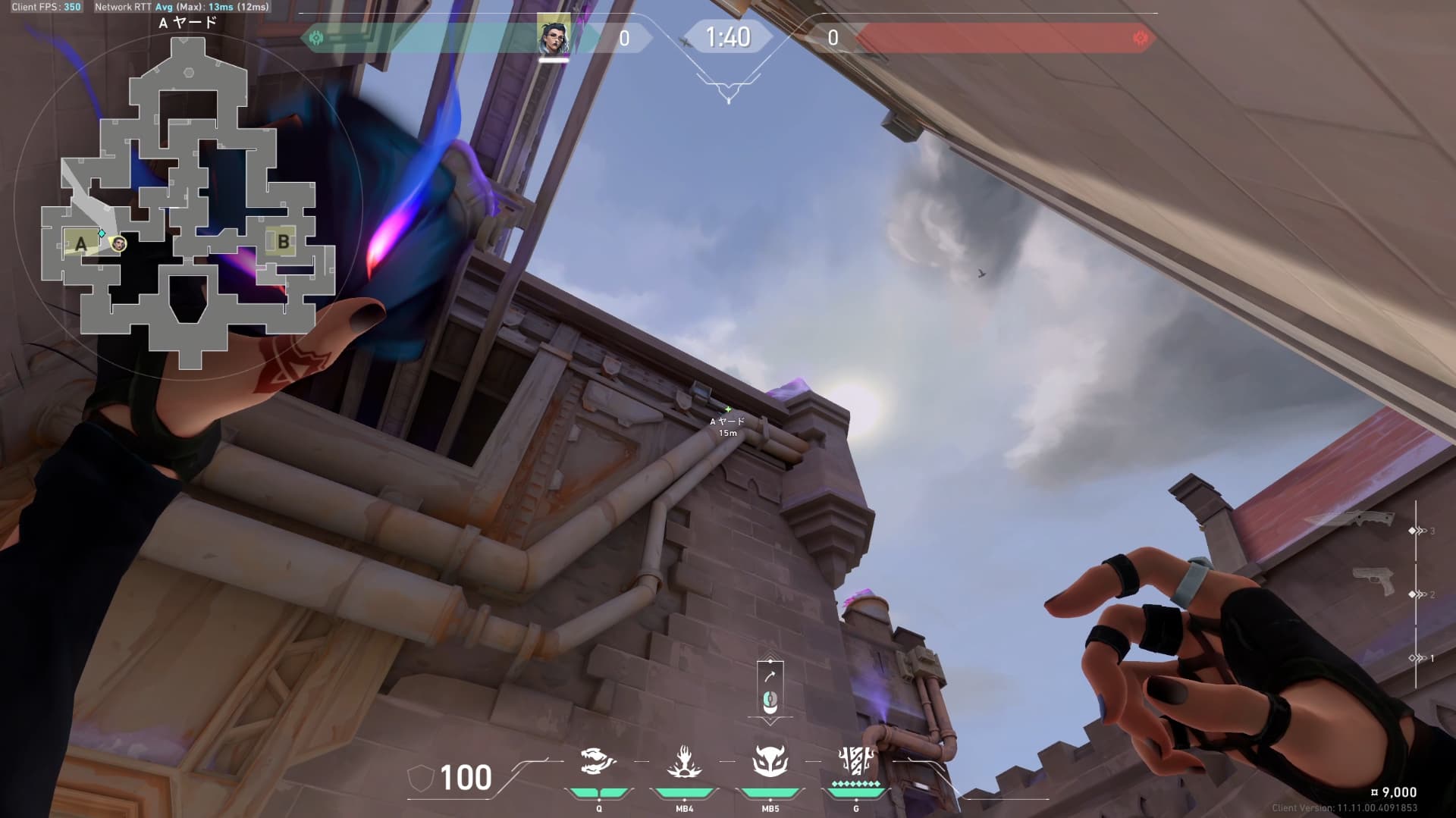Select the A site marker on the minimap

pos(80,244)
